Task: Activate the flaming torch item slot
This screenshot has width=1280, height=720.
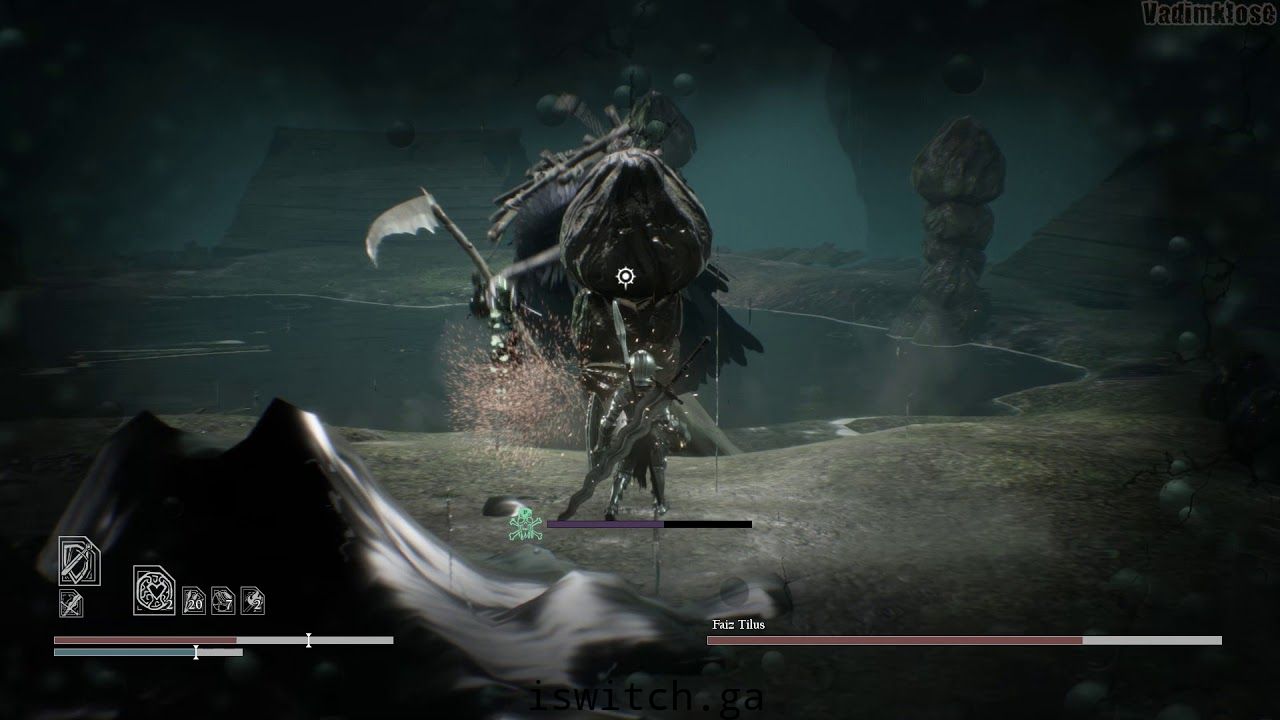Action: [x=253, y=600]
